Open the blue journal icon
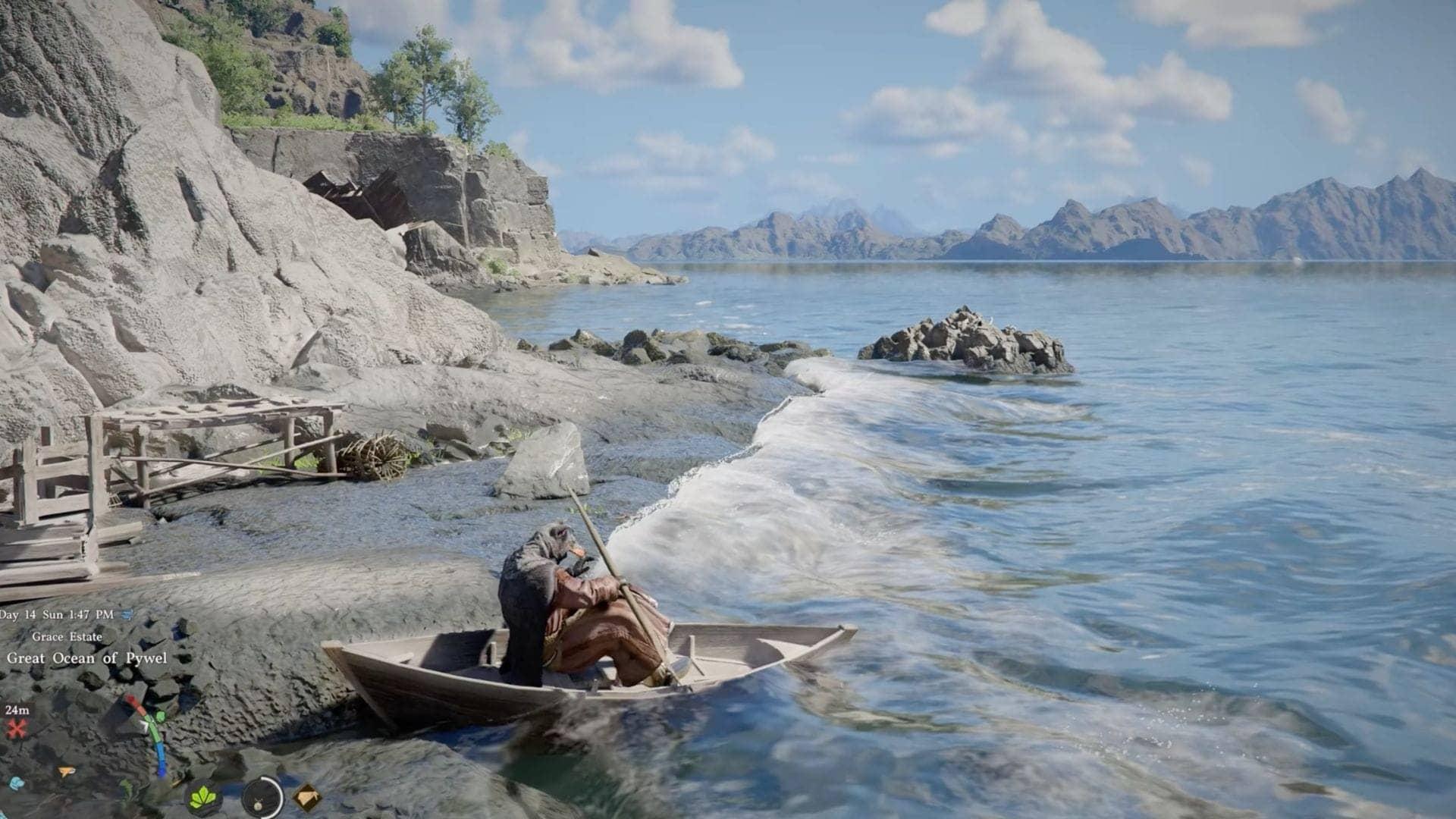The height and width of the screenshot is (819, 1456). [x=15, y=782]
